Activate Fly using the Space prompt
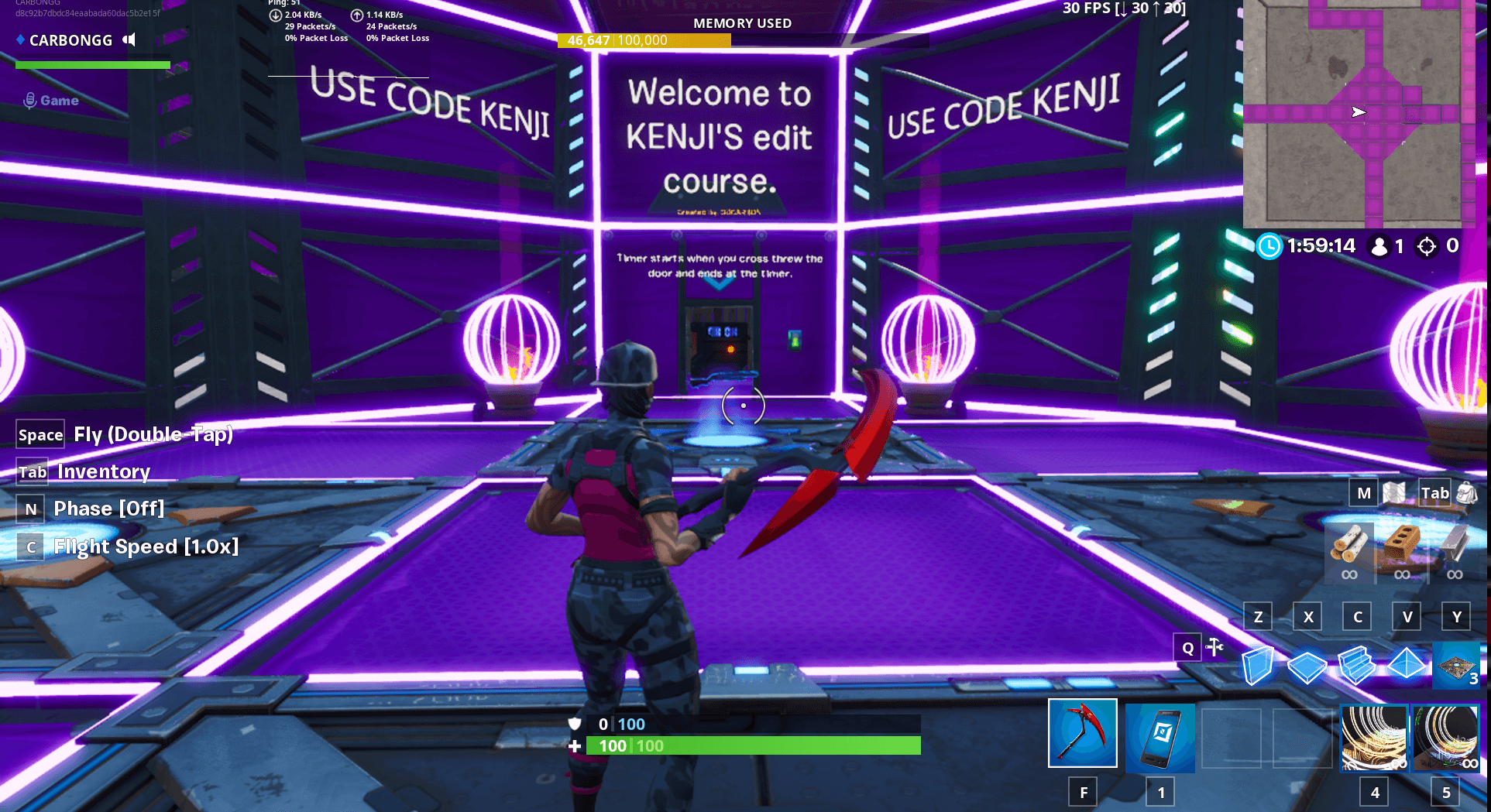 (40, 434)
